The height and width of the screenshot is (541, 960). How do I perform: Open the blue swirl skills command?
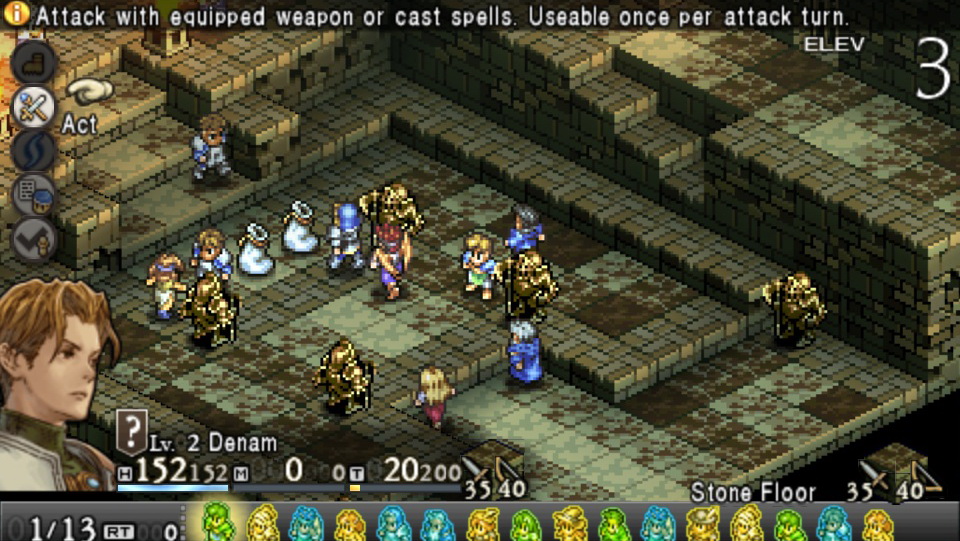click(33, 152)
